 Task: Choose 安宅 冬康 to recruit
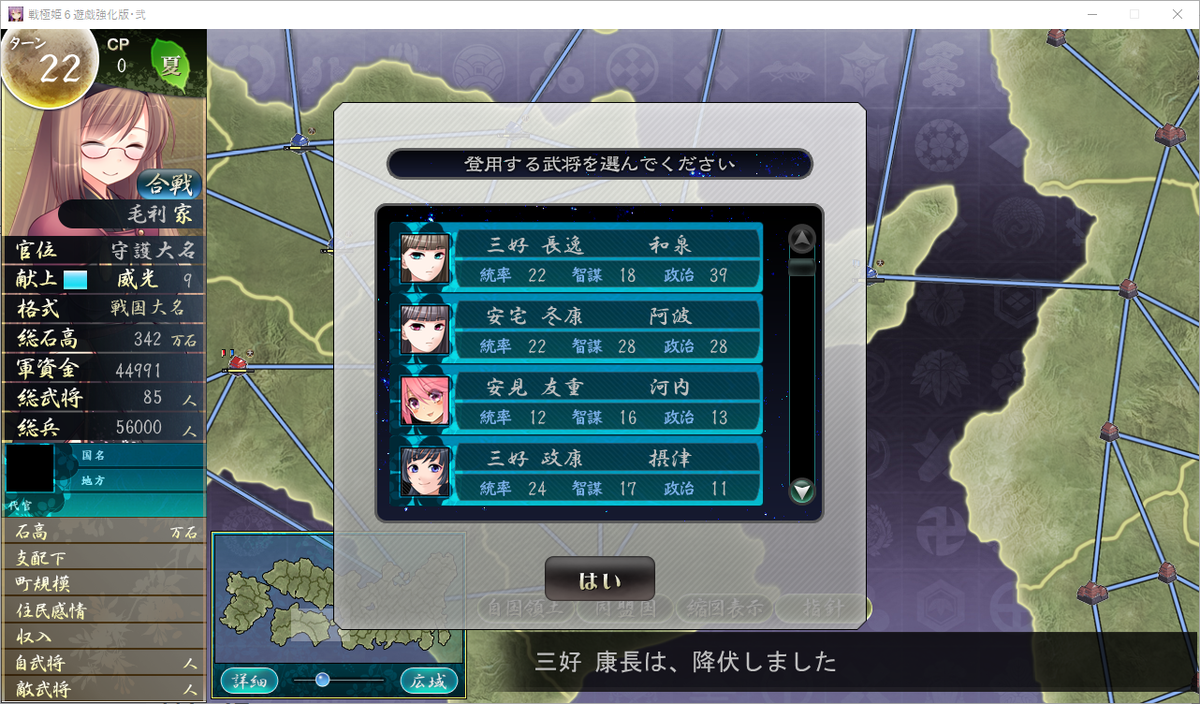(578, 330)
